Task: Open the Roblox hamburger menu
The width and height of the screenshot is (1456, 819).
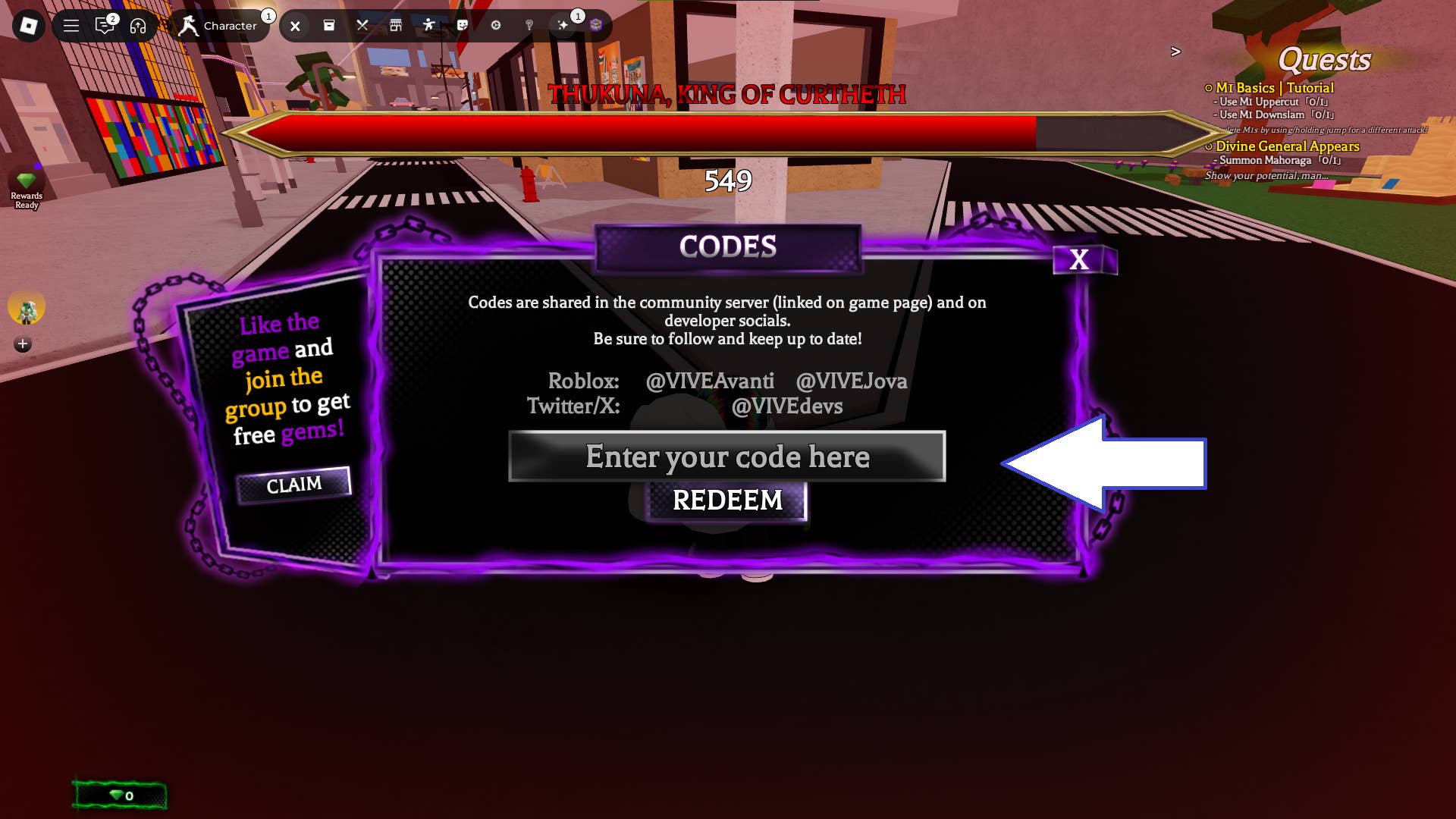Action: tap(71, 25)
